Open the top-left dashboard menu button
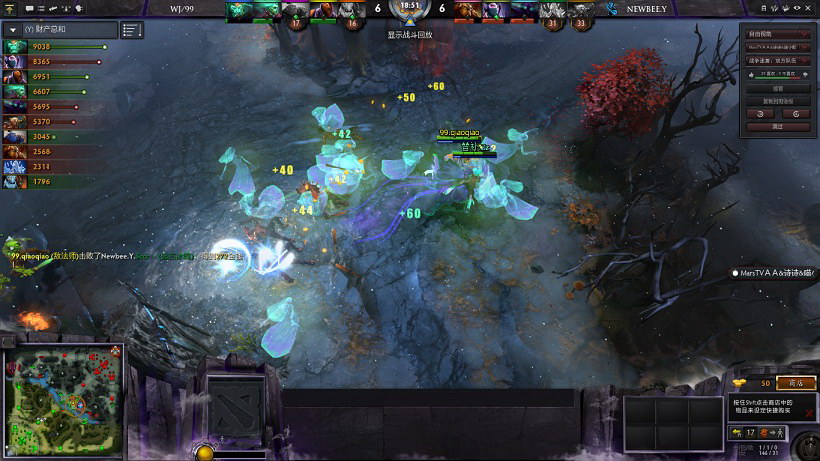This screenshot has width=820, height=461. click(9, 7)
